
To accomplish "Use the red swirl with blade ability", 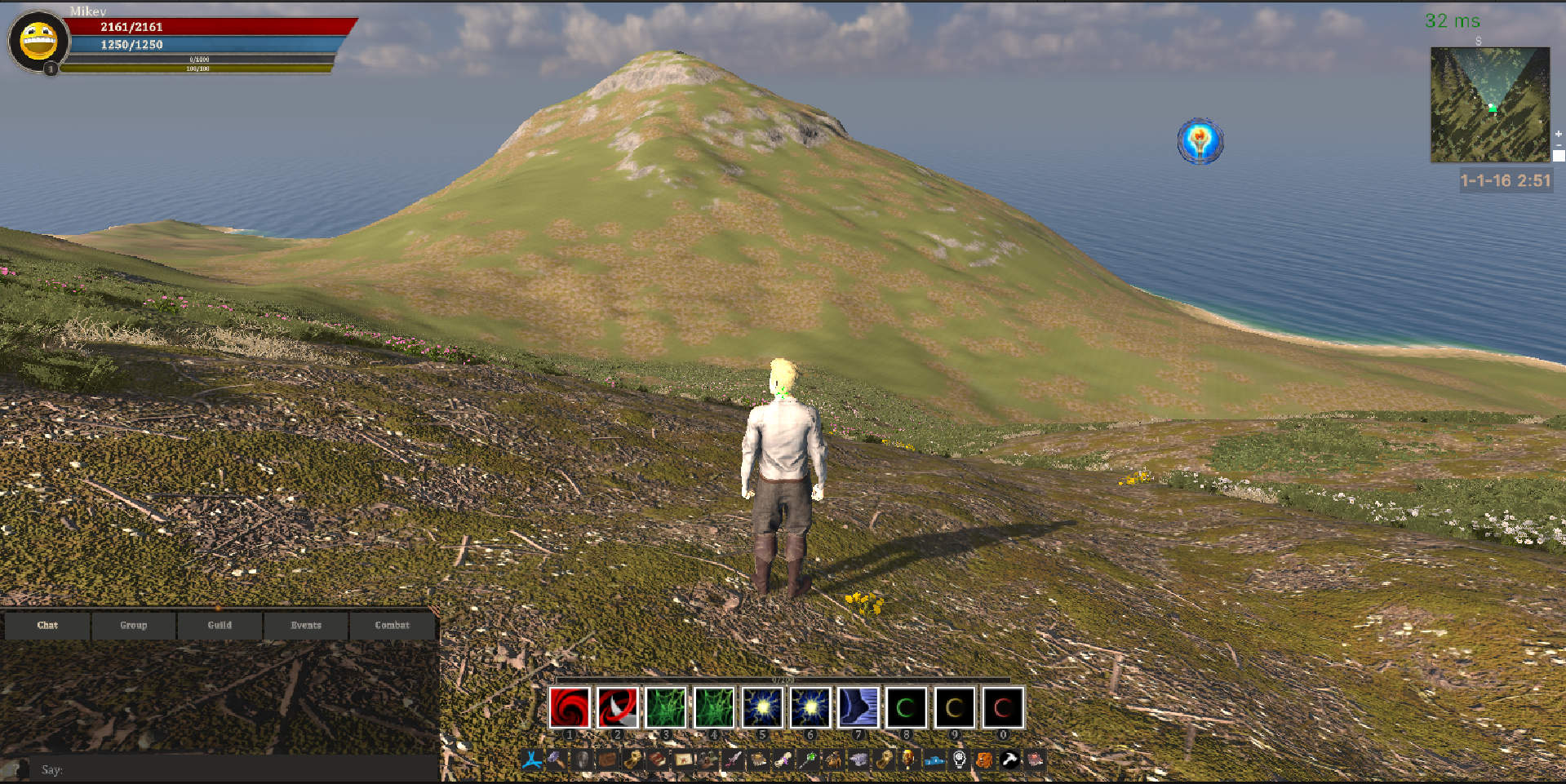I will coord(618,707).
